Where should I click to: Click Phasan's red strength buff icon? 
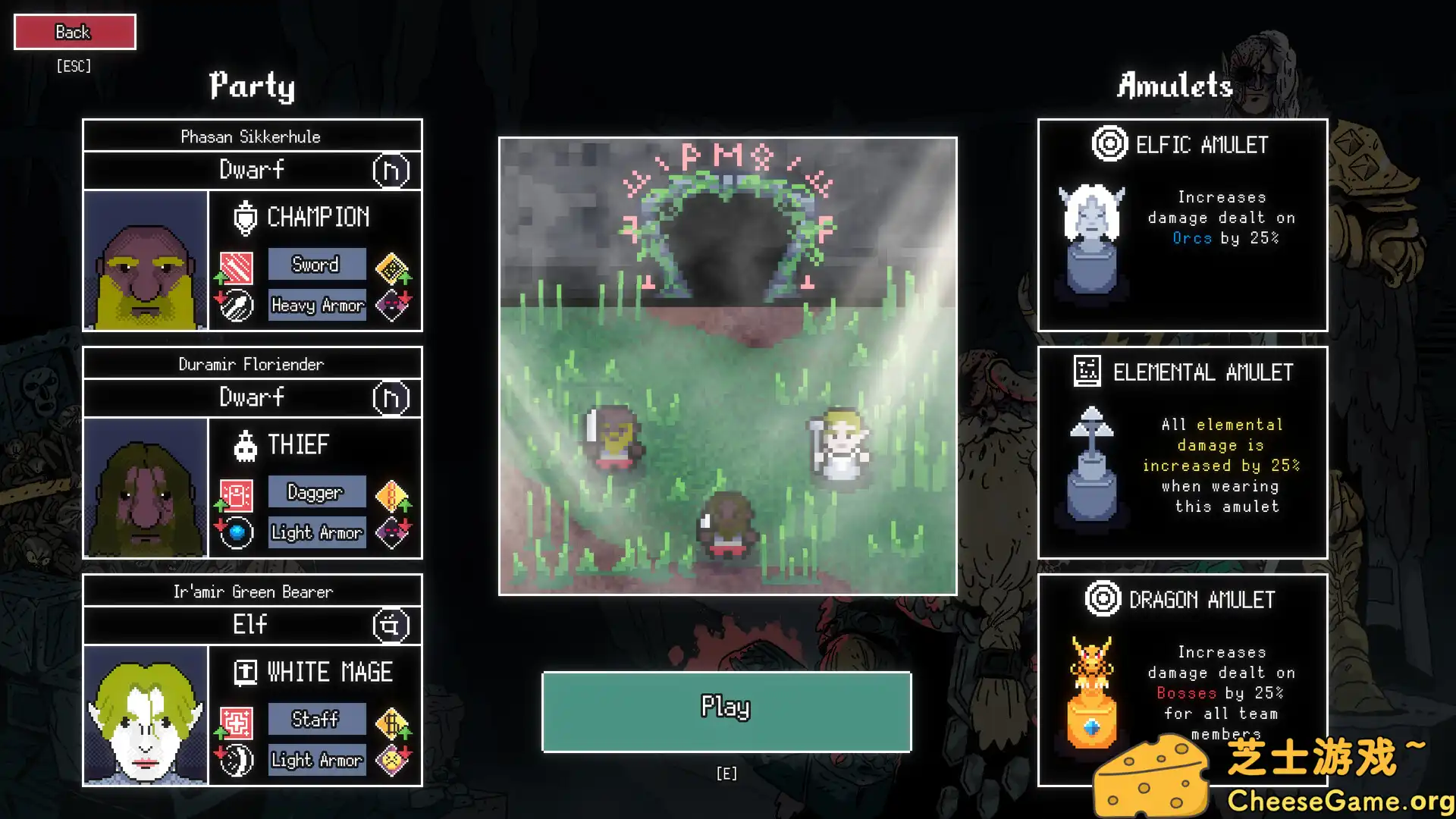[x=235, y=265]
